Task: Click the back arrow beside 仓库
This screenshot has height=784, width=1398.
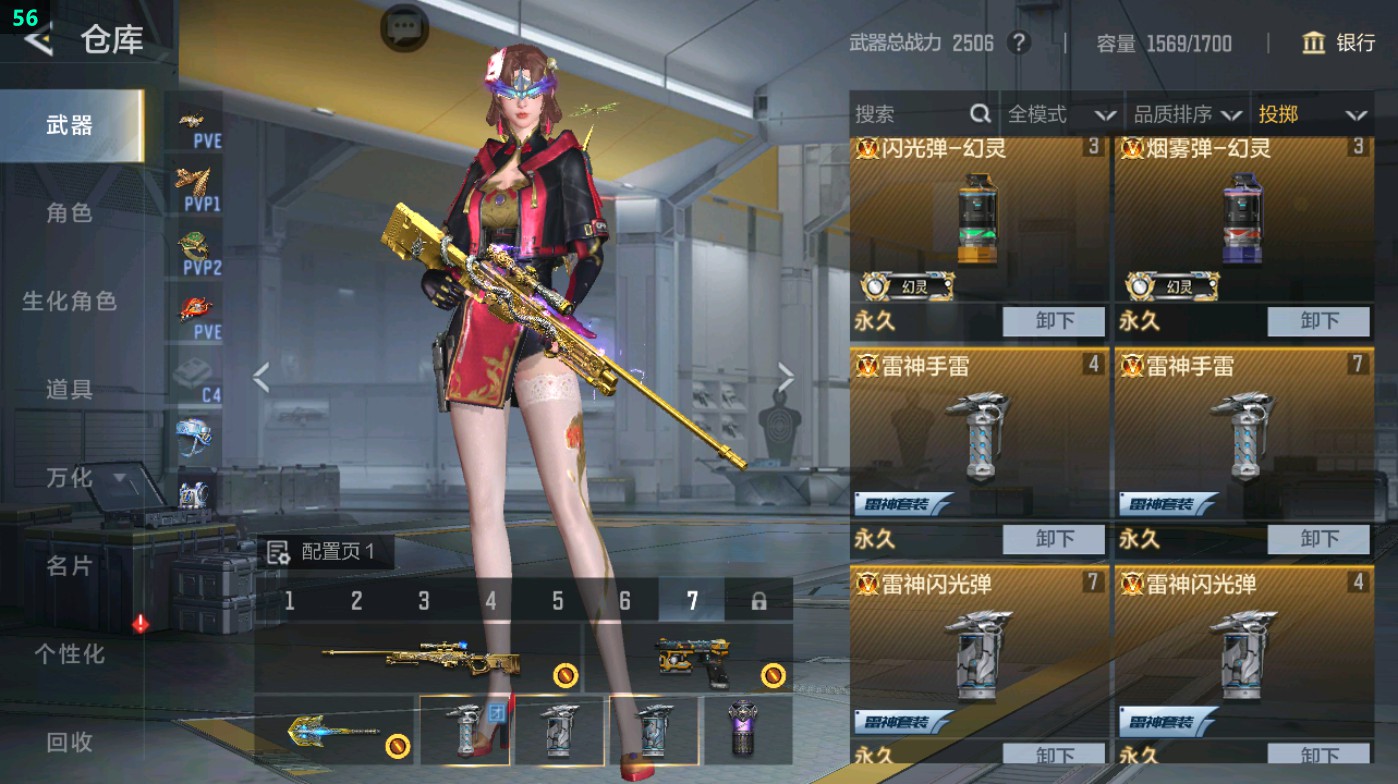Action: click(38, 42)
